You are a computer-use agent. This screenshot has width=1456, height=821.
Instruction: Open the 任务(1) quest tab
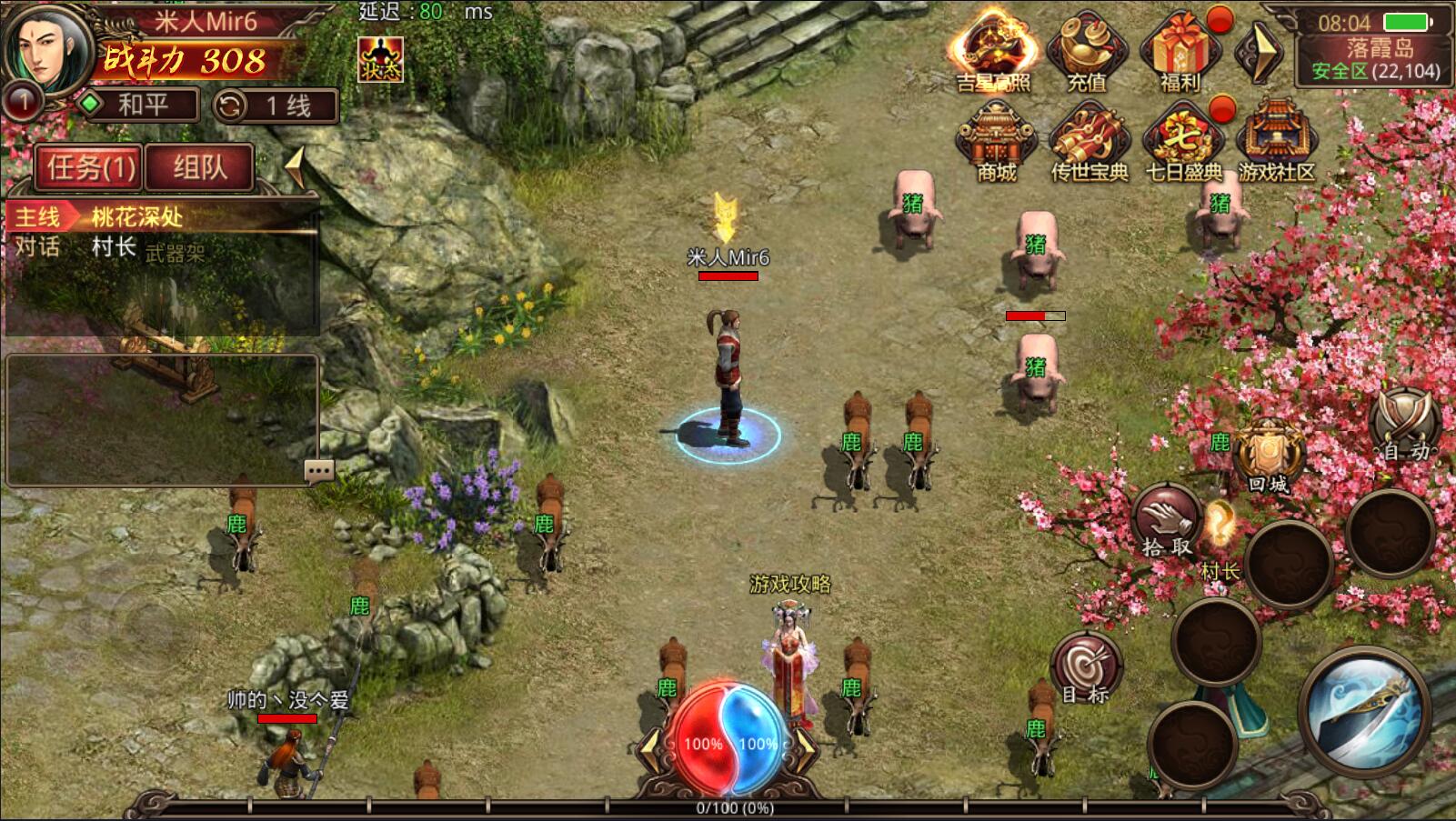89,167
